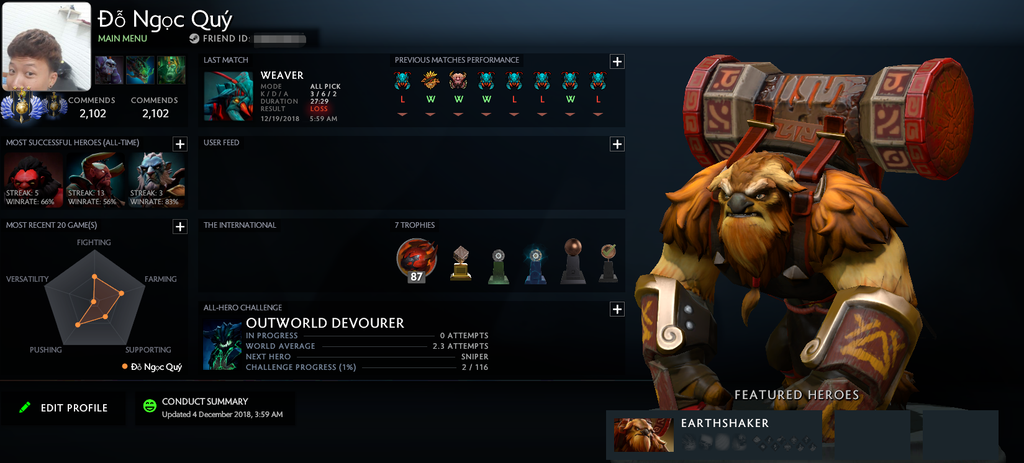Image resolution: width=1024 pixels, height=463 pixels.
Task: Click the rank medal badge under avatar
Action: [x=20, y=105]
